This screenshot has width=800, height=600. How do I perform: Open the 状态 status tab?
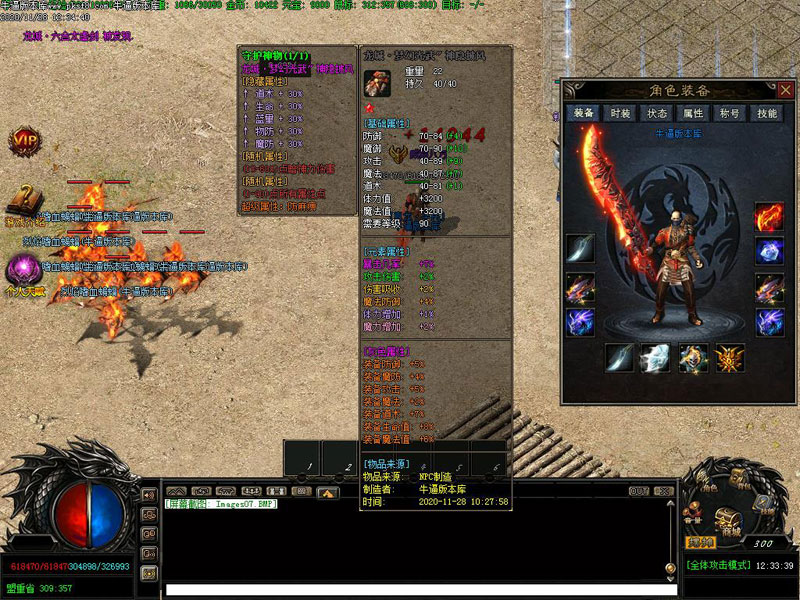[656, 113]
